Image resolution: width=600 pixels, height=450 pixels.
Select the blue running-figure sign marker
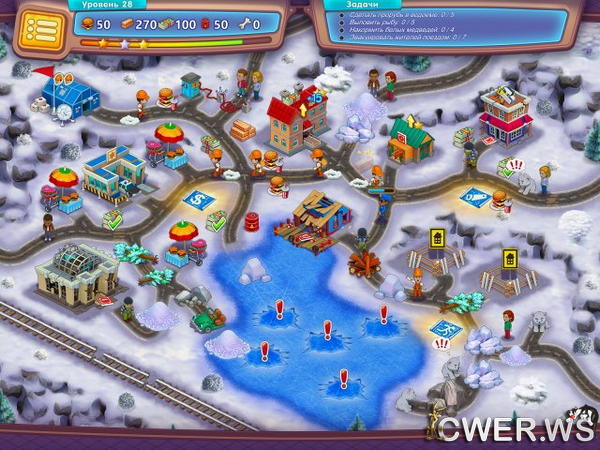[445, 328]
